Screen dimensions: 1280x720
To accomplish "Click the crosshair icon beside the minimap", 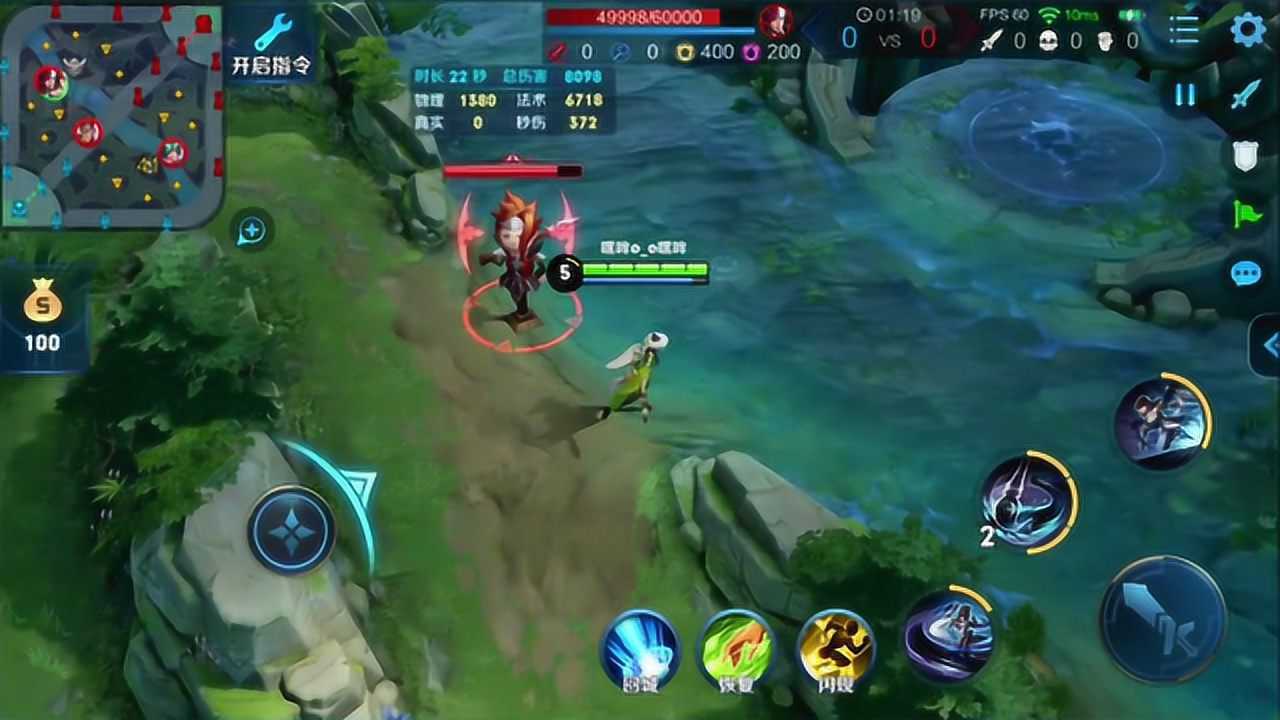I will coord(250,231).
